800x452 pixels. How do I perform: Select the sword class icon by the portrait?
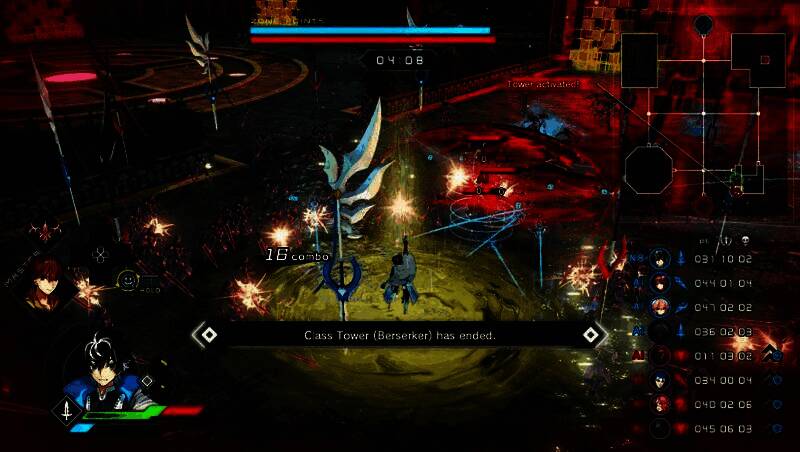[x=67, y=409]
